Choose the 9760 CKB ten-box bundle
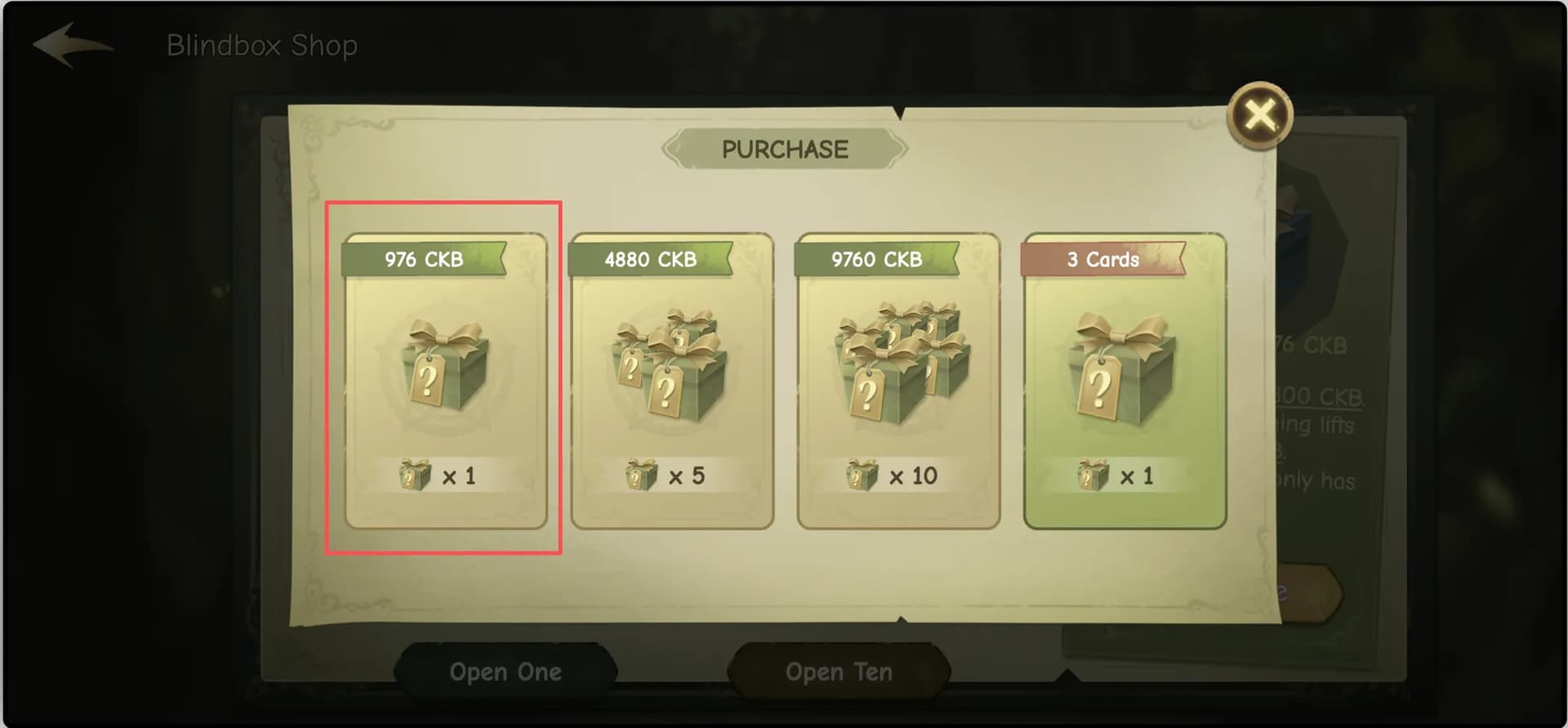The image size is (1568, 728). tap(898, 381)
